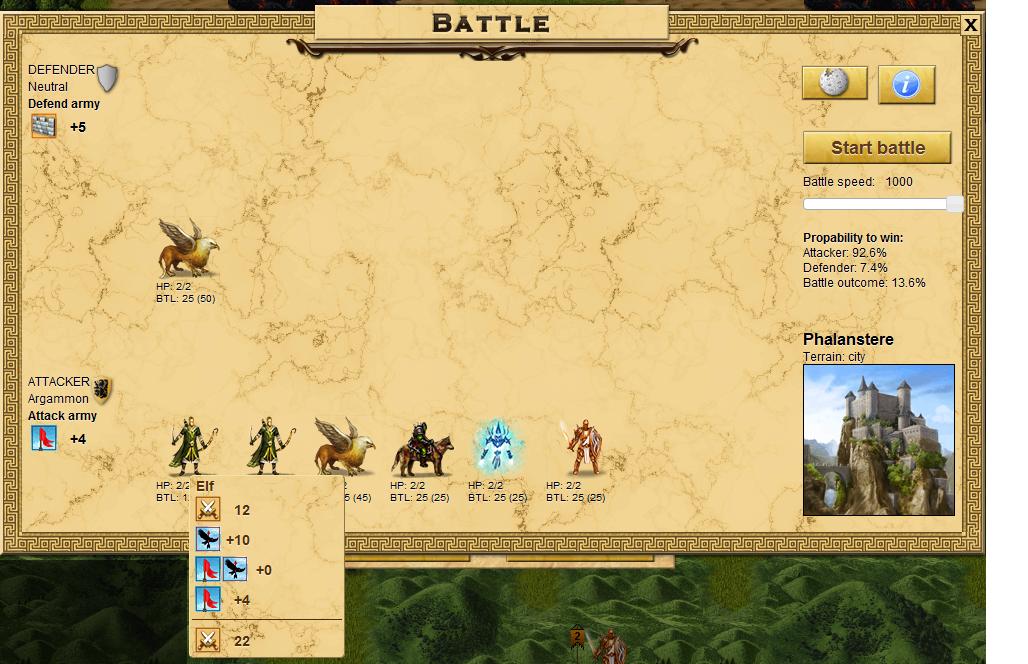The width and height of the screenshot is (1028, 664).
Task: Pick the glowing blue spirit unit
Action: pos(495,446)
